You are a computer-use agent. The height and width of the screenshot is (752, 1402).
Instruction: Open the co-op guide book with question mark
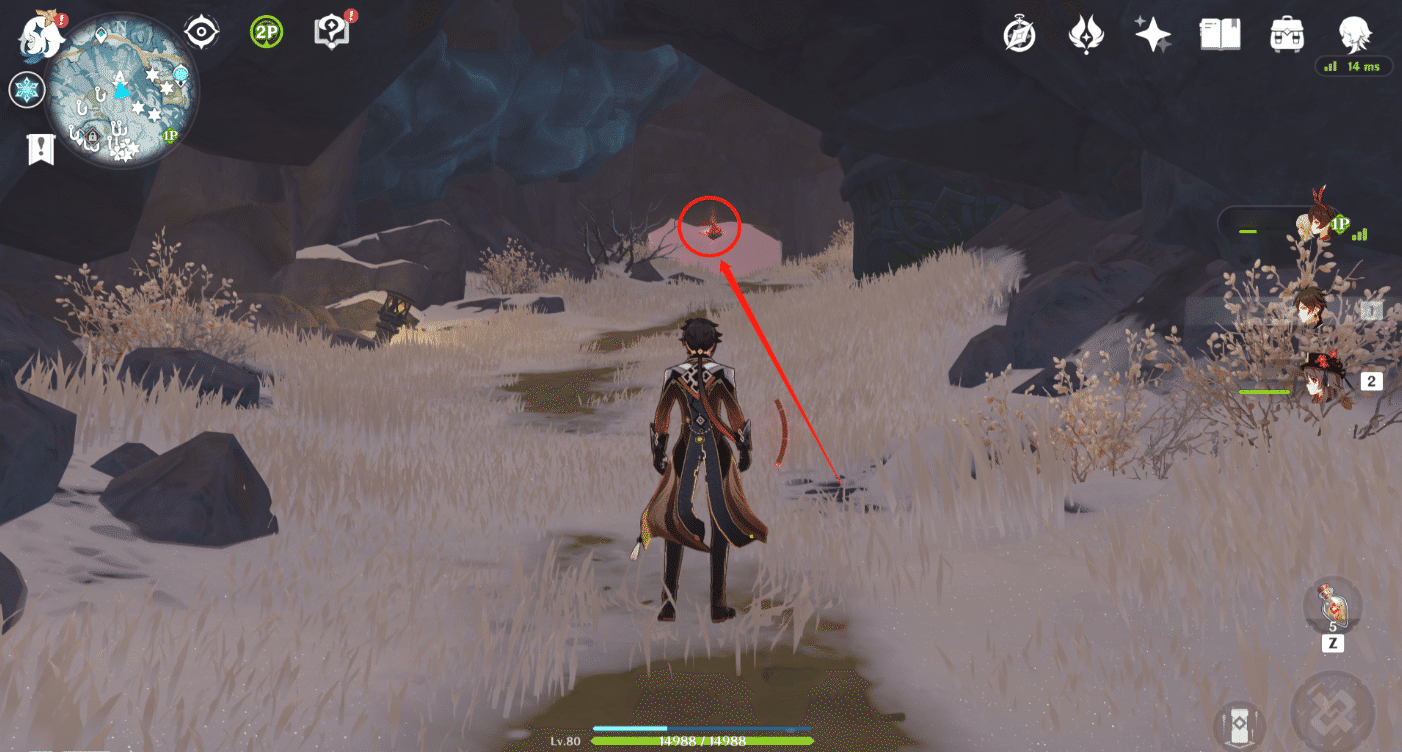[x=330, y=29]
